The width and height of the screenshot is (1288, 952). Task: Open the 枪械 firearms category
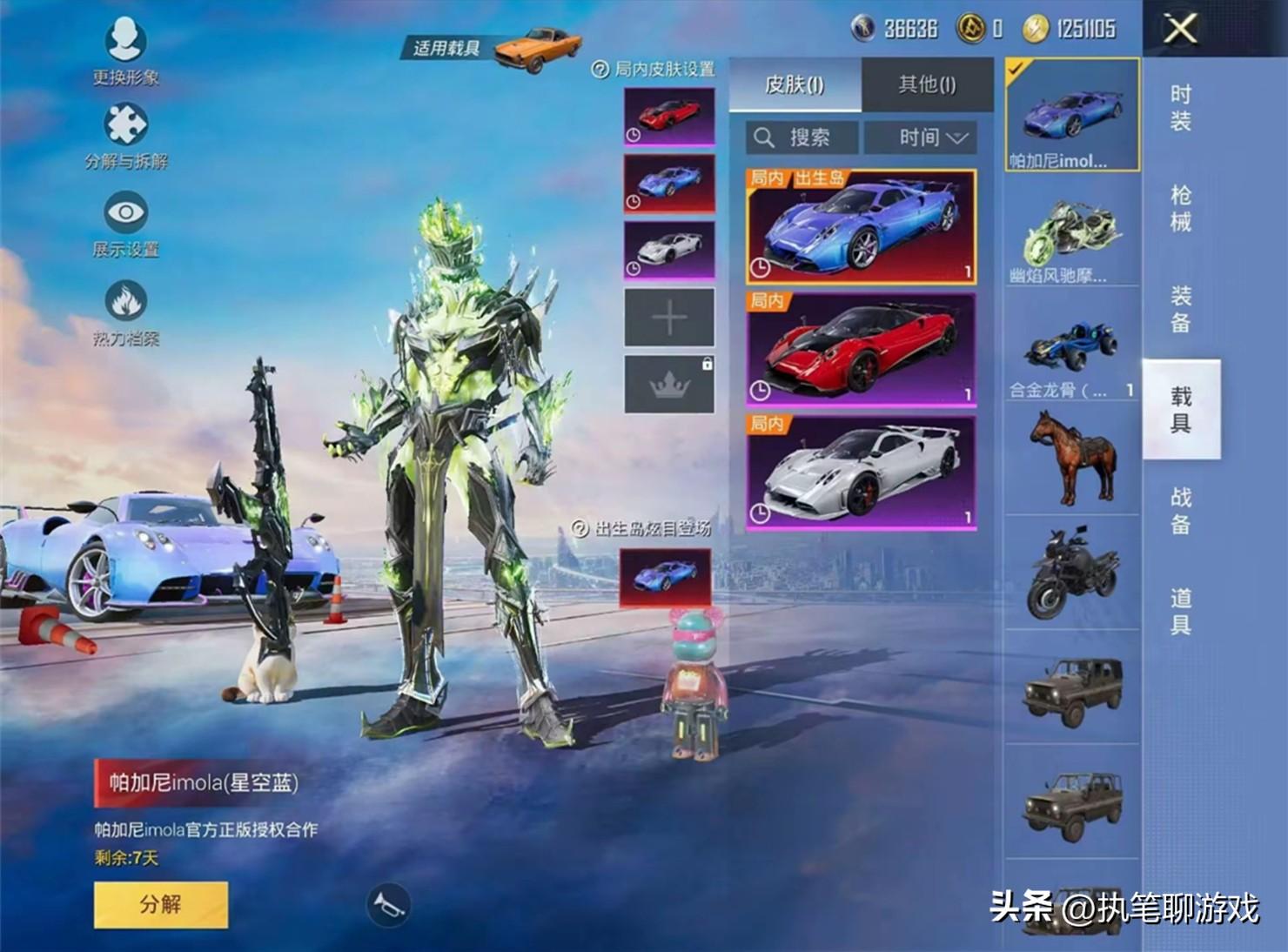(x=1180, y=209)
